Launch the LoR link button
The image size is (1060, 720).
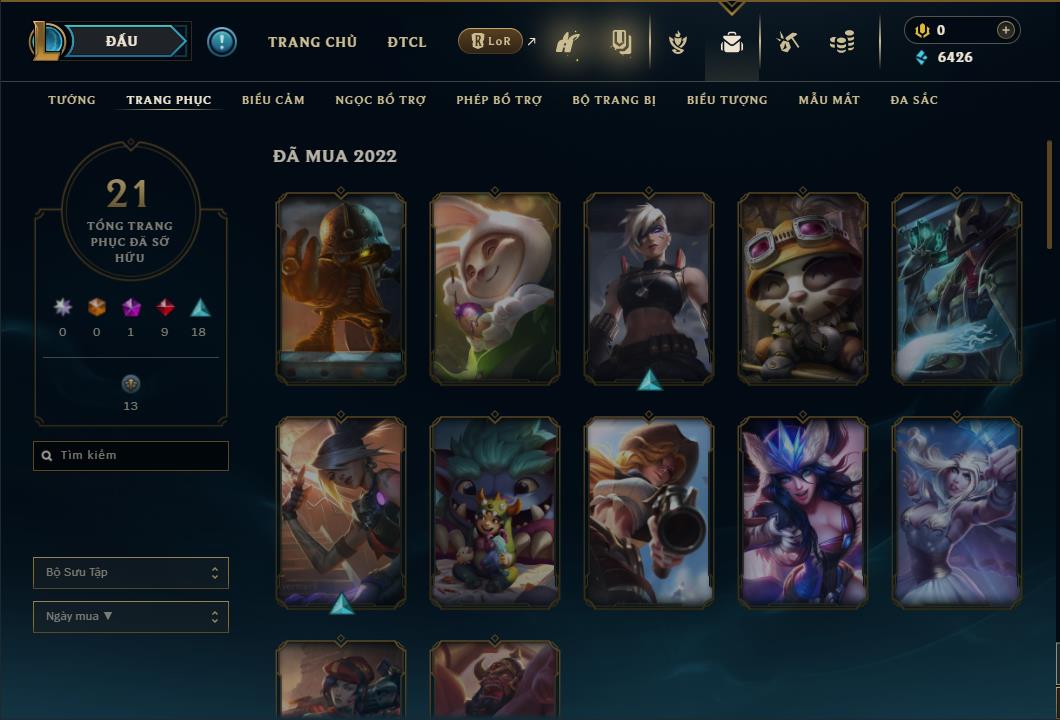(x=491, y=42)
